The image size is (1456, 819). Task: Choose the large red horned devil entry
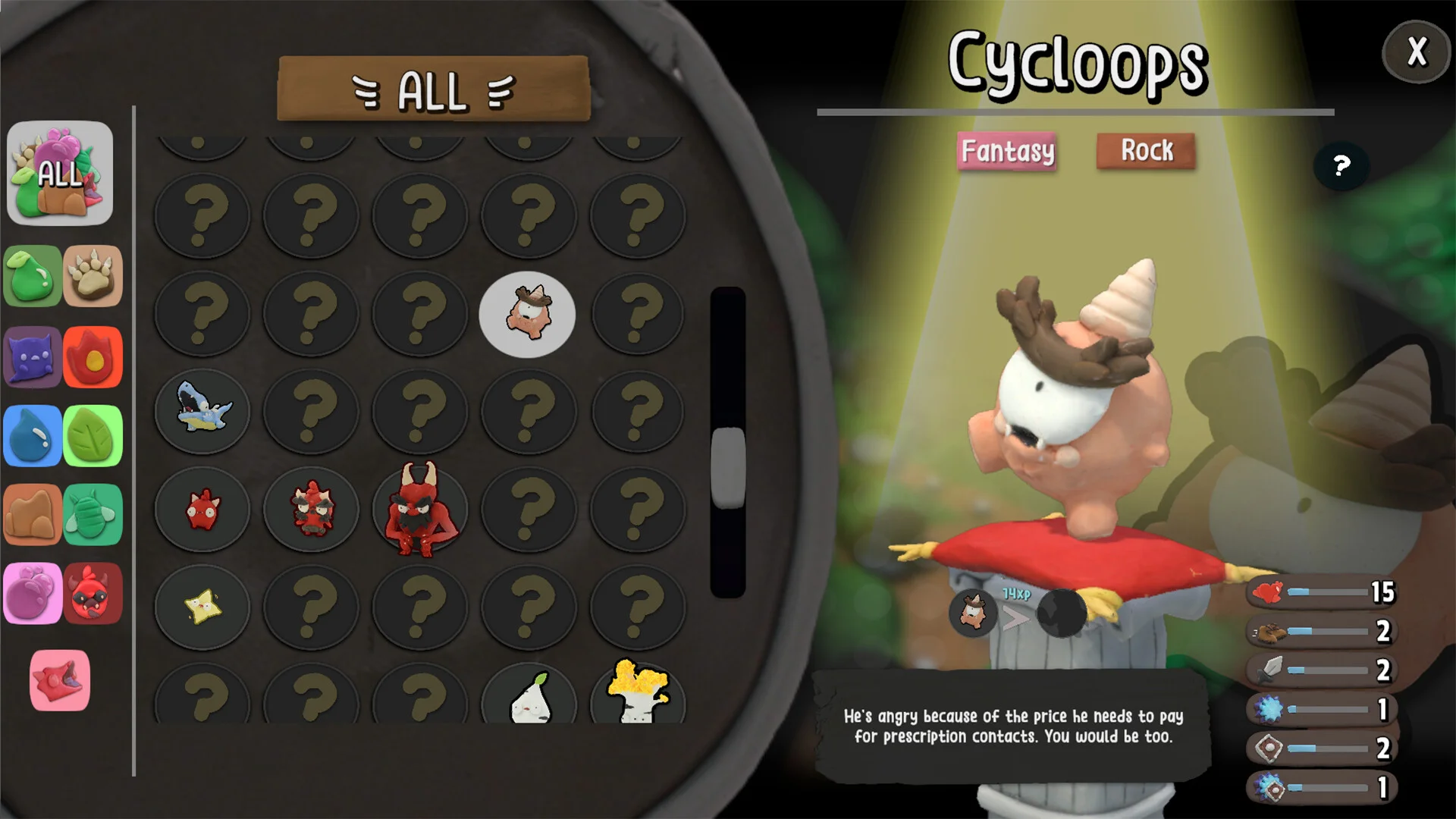point(419,509)
